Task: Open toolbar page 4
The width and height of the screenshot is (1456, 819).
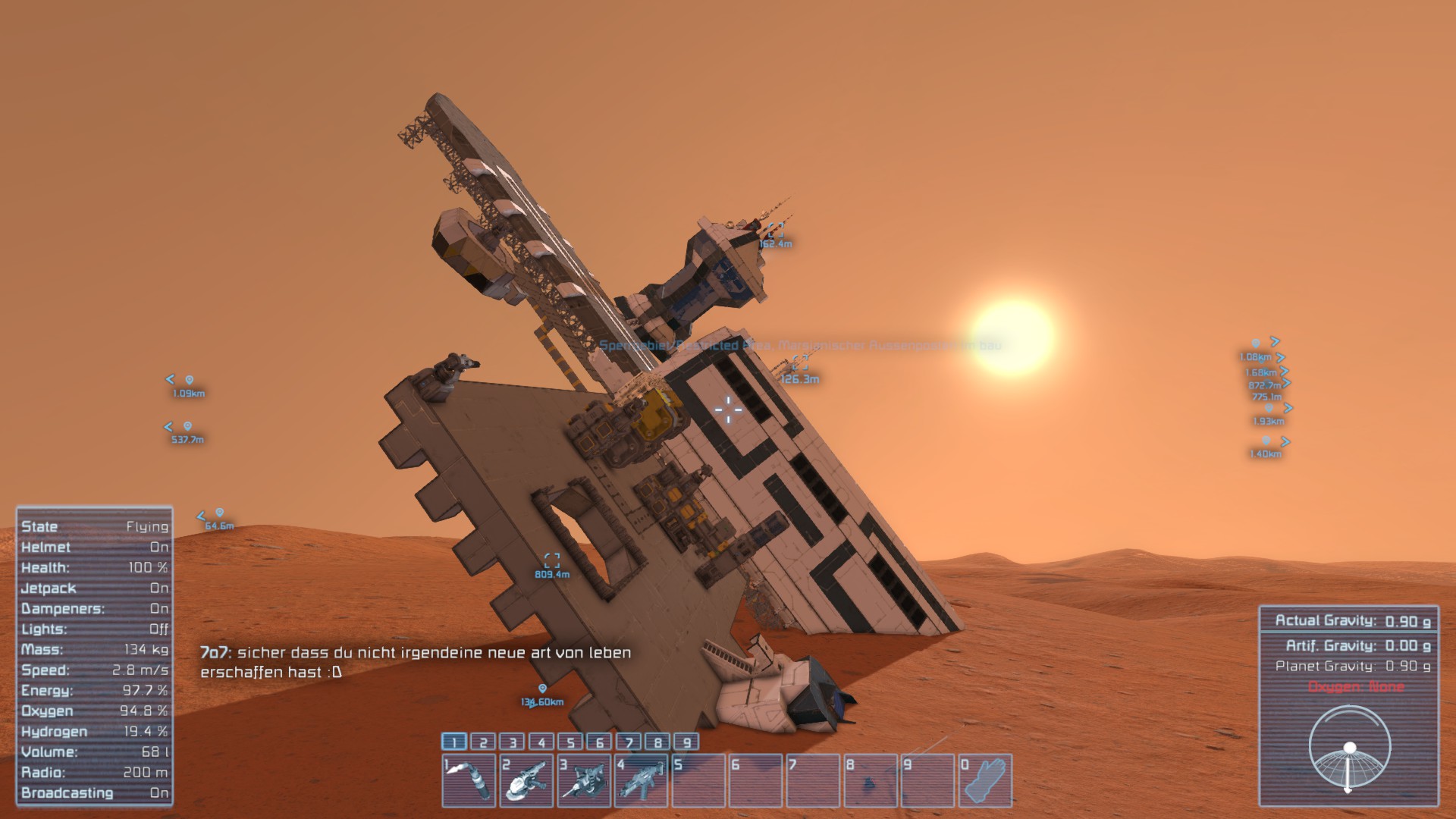Action: [541, 742]
